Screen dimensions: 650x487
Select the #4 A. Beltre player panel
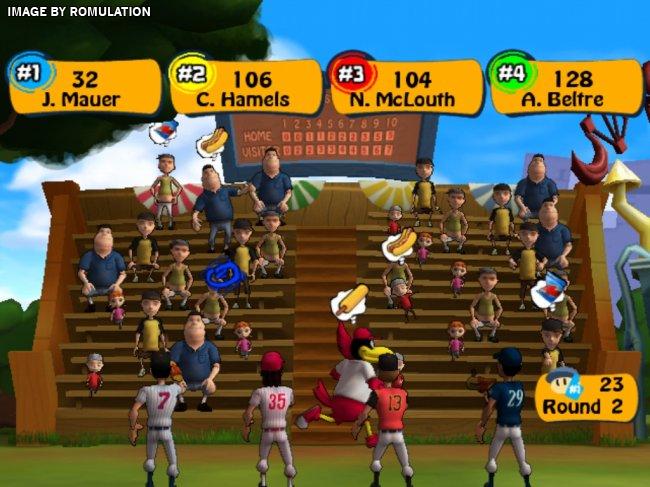tap(567, 87)
